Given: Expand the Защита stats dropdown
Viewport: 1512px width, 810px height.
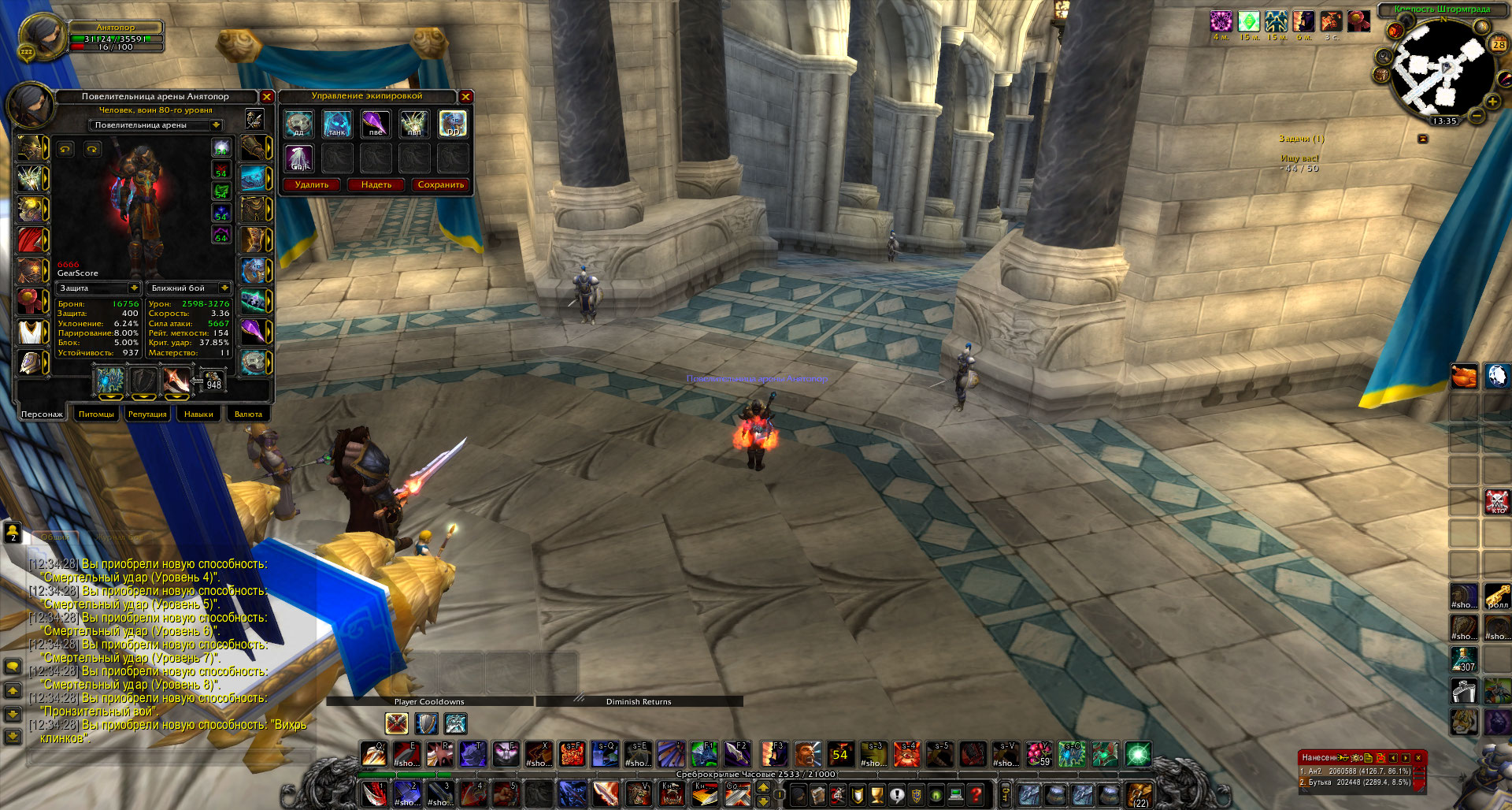Looking at the screenshot, I should click(x=134, y=288).
